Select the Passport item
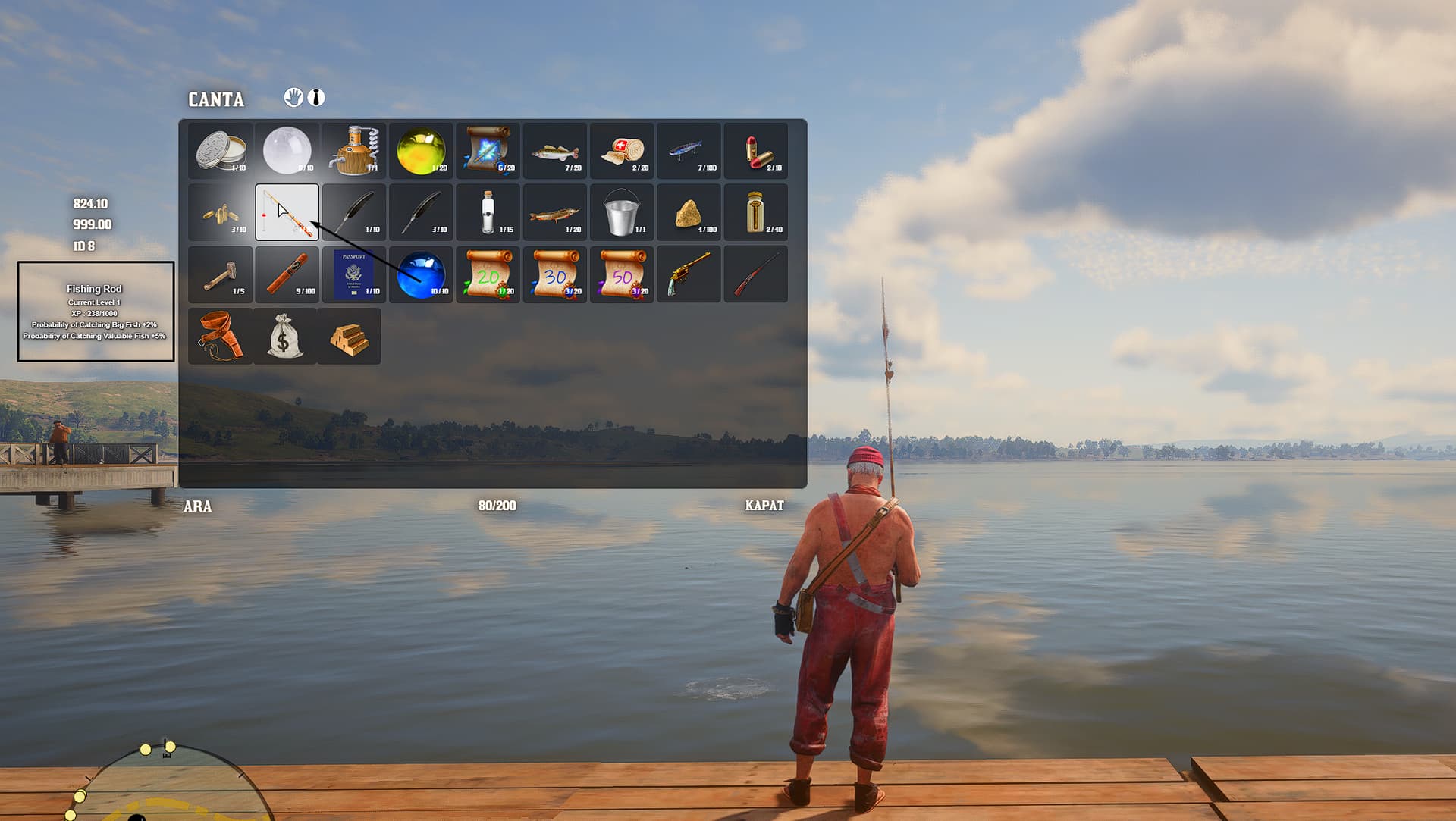 [x=354, y=274]
